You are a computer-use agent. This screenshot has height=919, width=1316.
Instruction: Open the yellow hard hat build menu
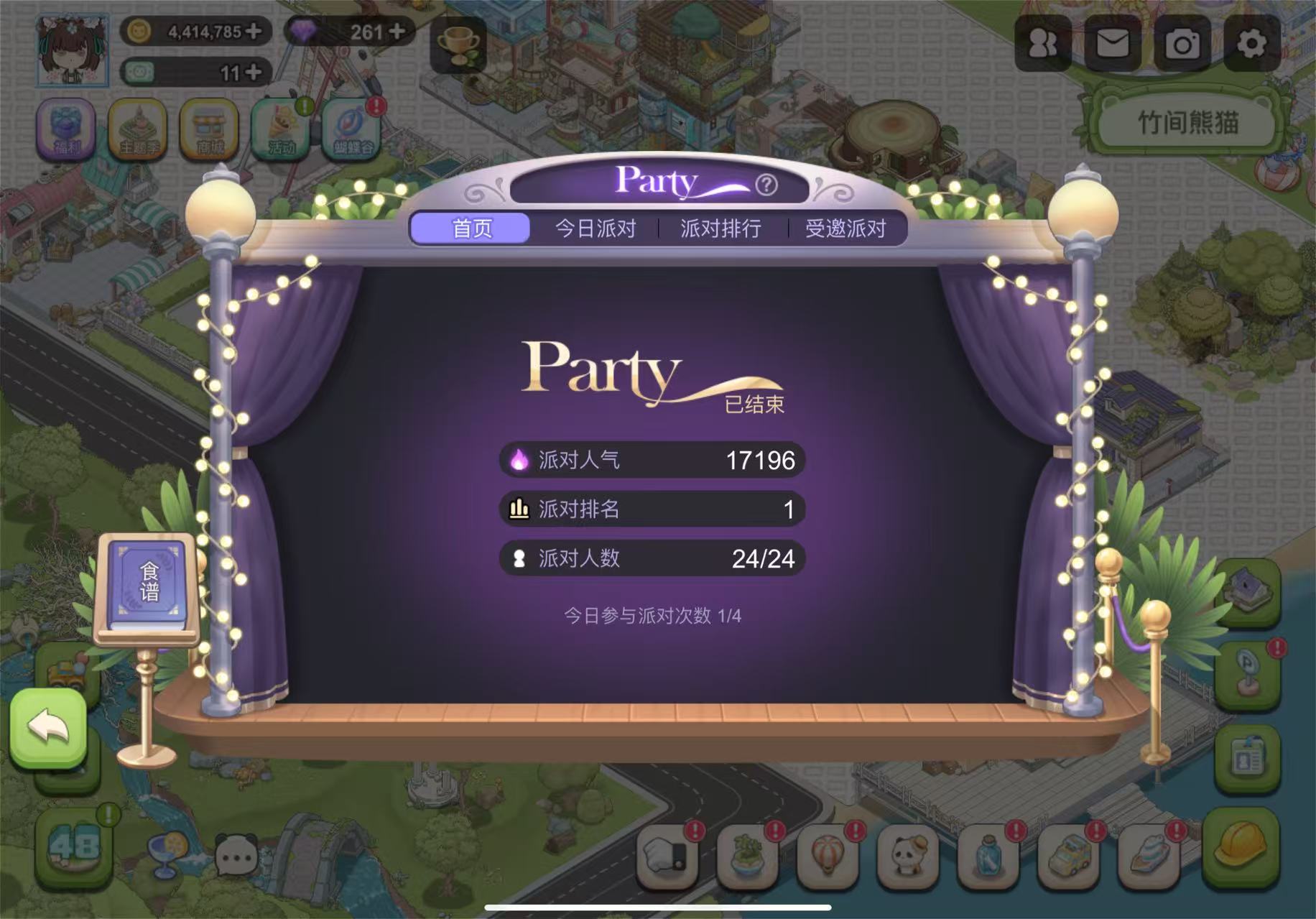click(x=1240, y=845)
